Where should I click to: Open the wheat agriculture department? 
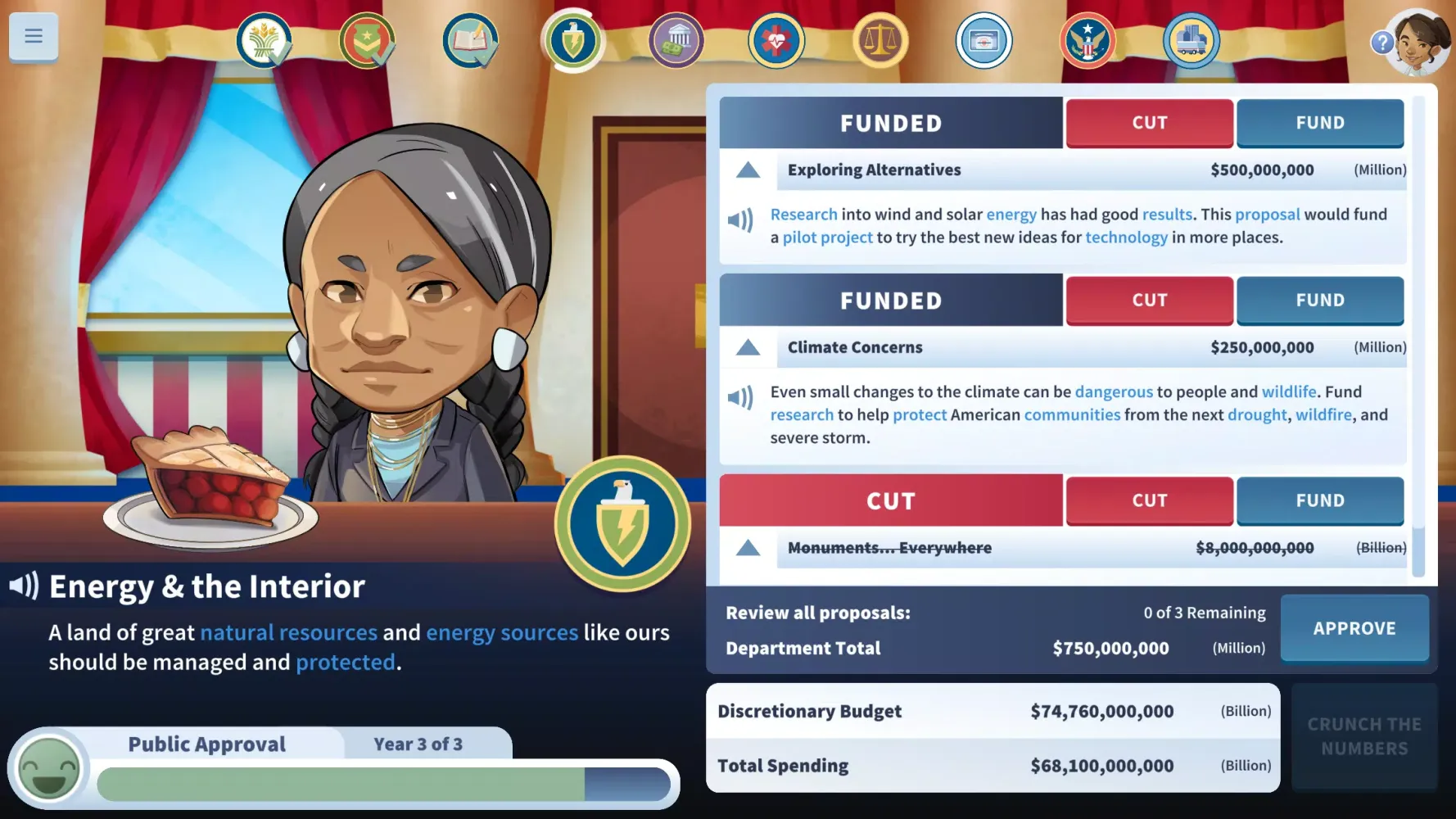click(264, 41)
